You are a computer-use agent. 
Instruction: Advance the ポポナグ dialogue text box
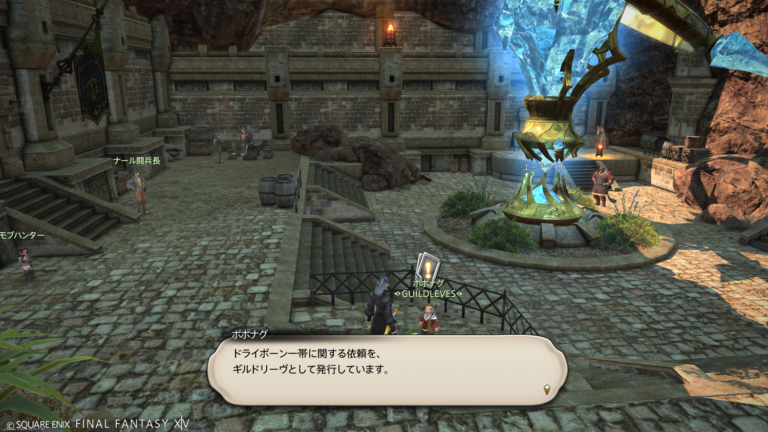(386, 369)
